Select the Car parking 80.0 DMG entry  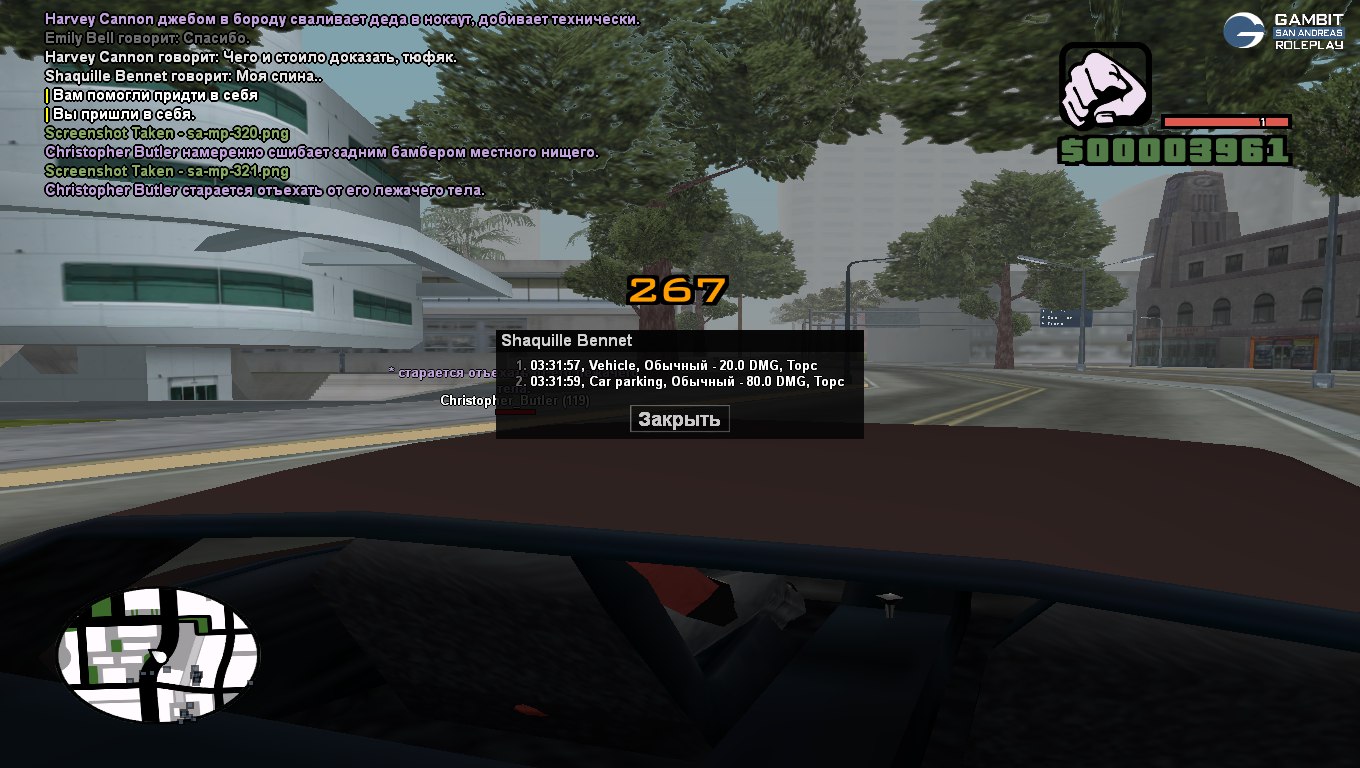680,381
